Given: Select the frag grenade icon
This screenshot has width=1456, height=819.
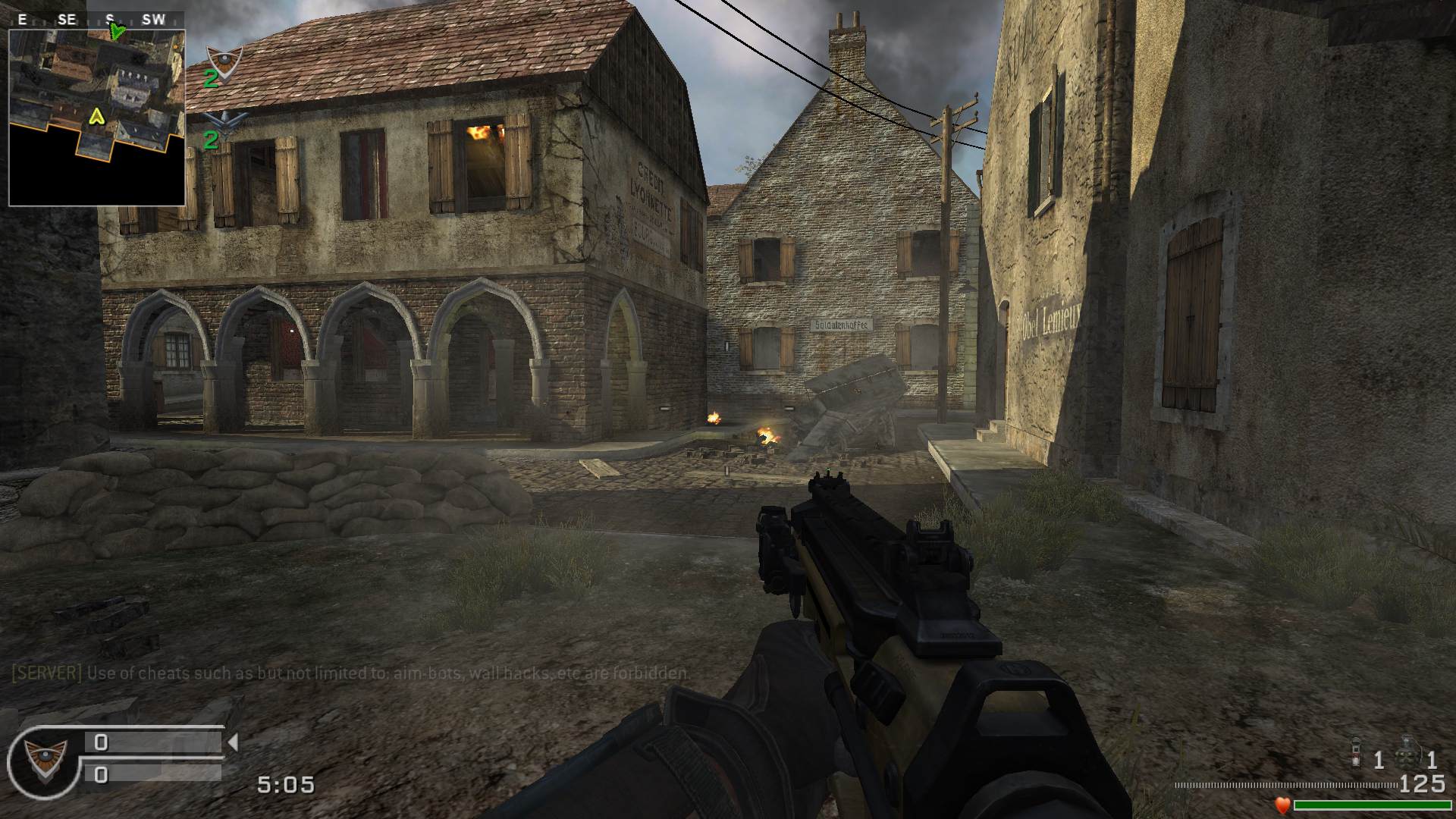Looking at the screenshot, I should click(1407, 752).
